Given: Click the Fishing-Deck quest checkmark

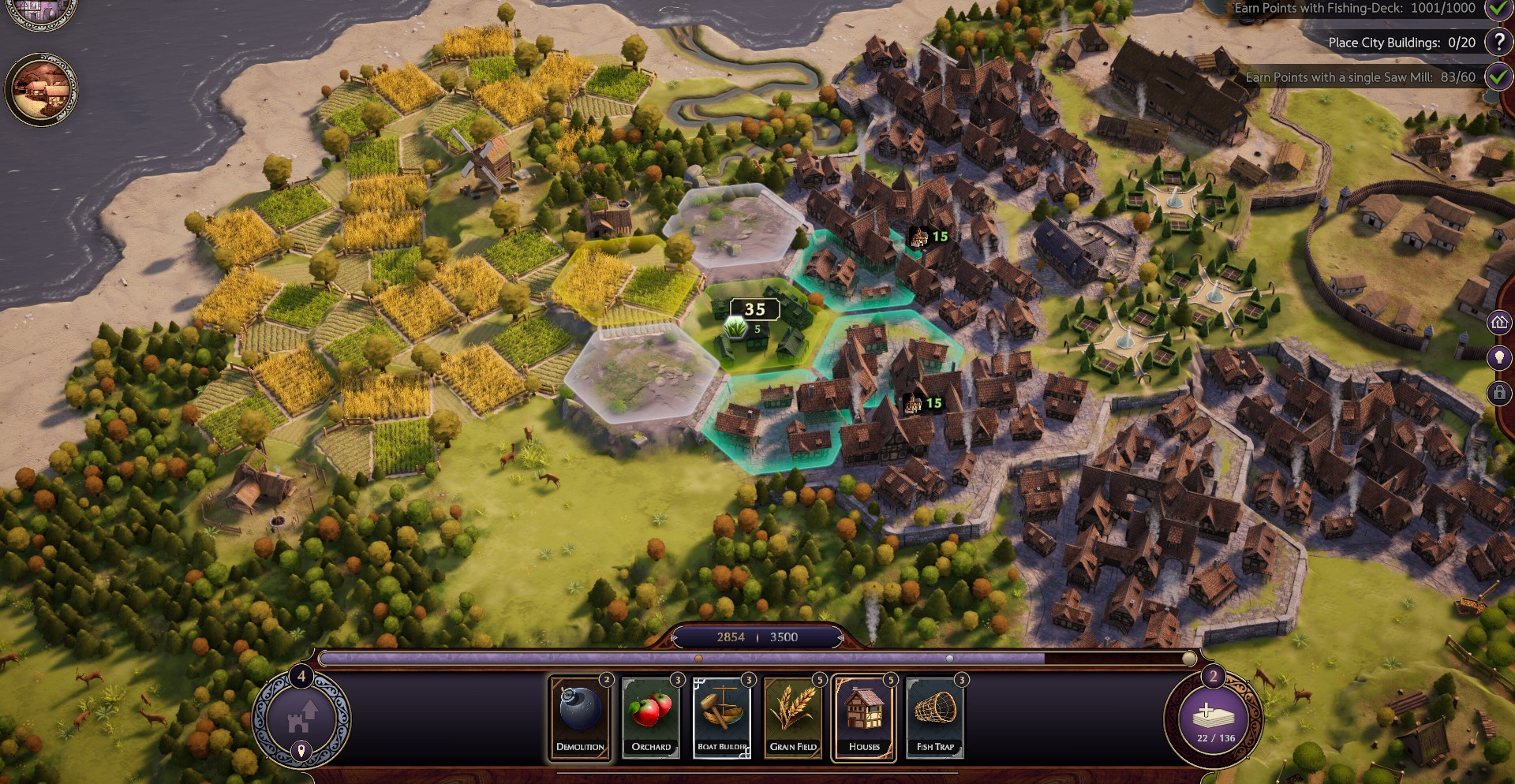Looking at the screenshot, I should [1498, 9].
